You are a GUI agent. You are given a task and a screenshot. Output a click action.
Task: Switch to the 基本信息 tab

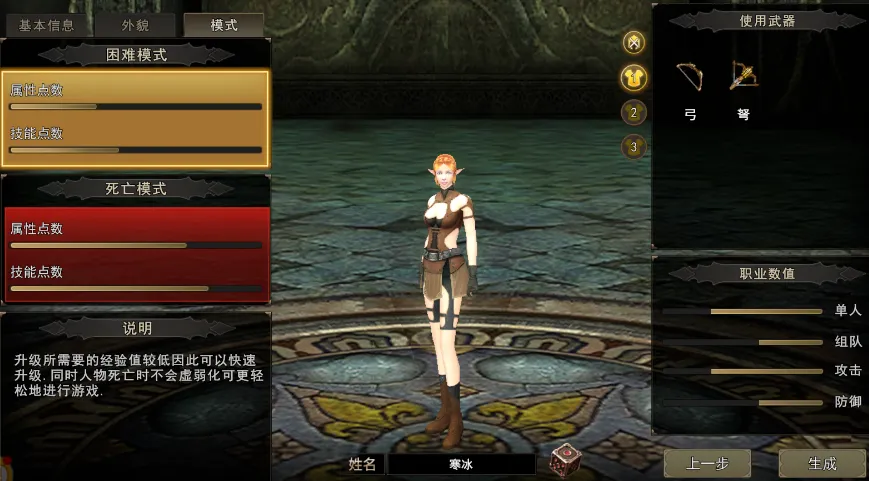46,25
